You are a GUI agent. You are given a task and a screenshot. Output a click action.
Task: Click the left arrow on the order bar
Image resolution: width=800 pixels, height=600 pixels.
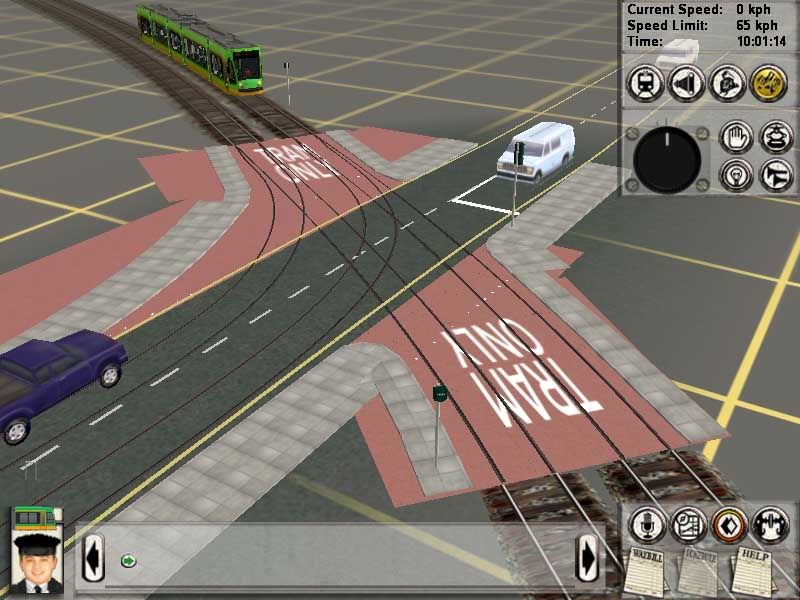[93, 557]
